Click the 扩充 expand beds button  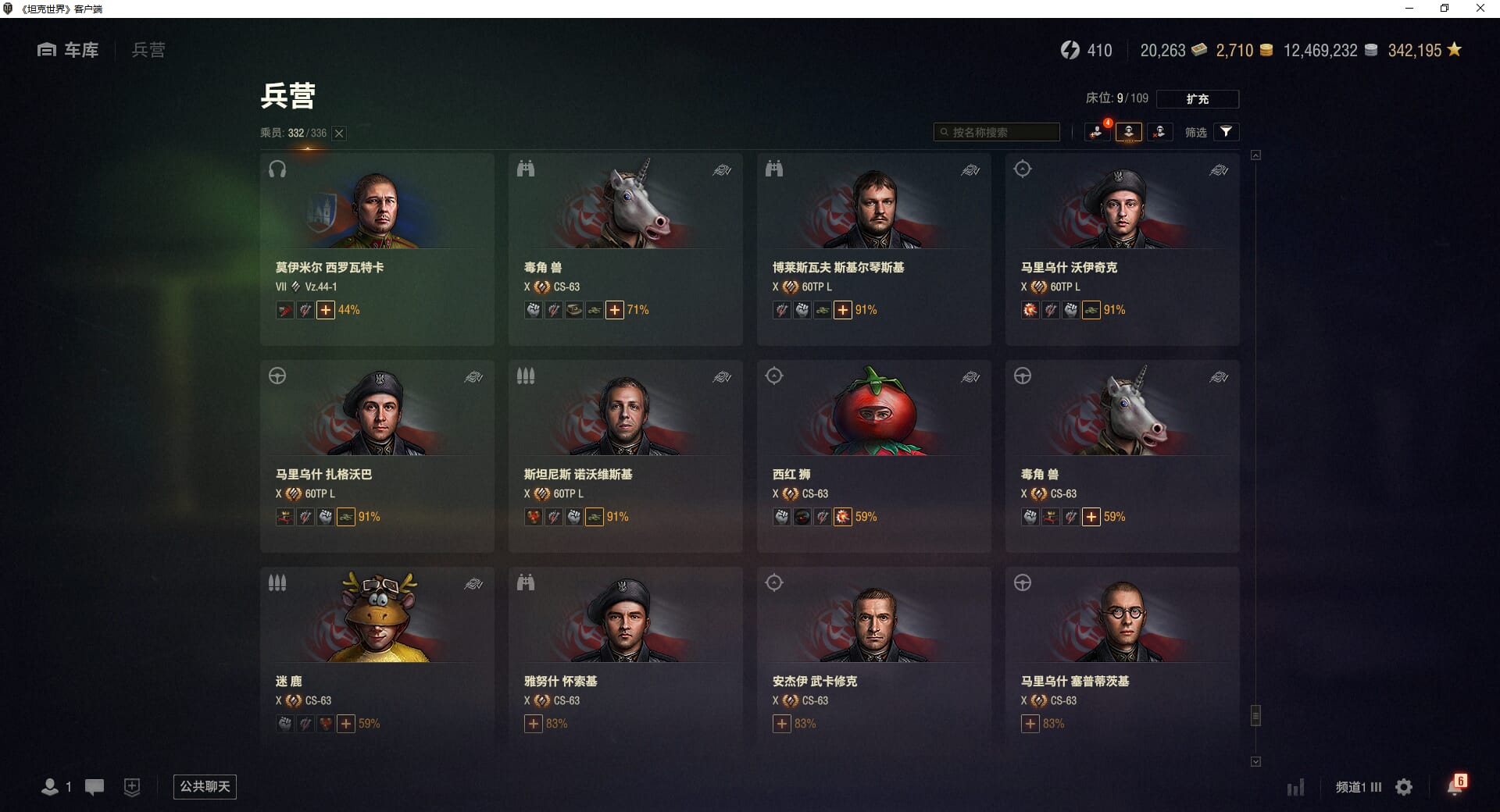click(1197, 99)
